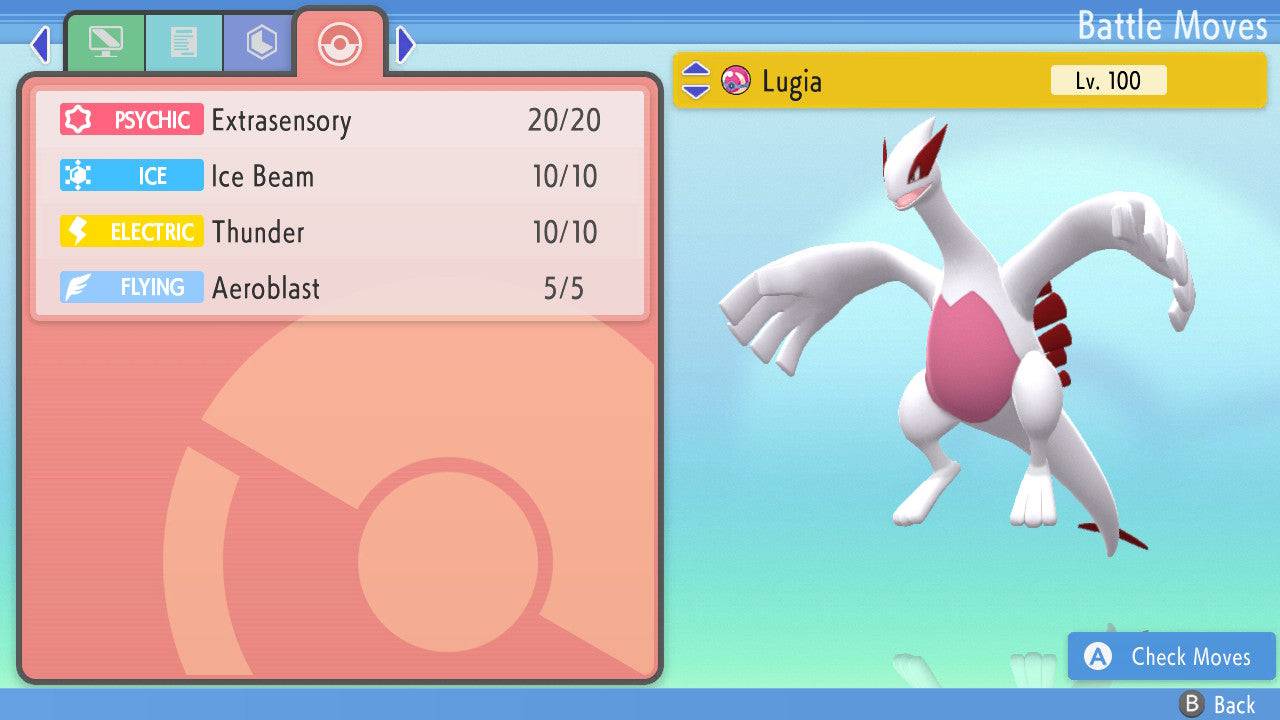This screenshot has width=1280, height=720.
Task: Click the Lv. 100 level indicator
Action: 1108,80
